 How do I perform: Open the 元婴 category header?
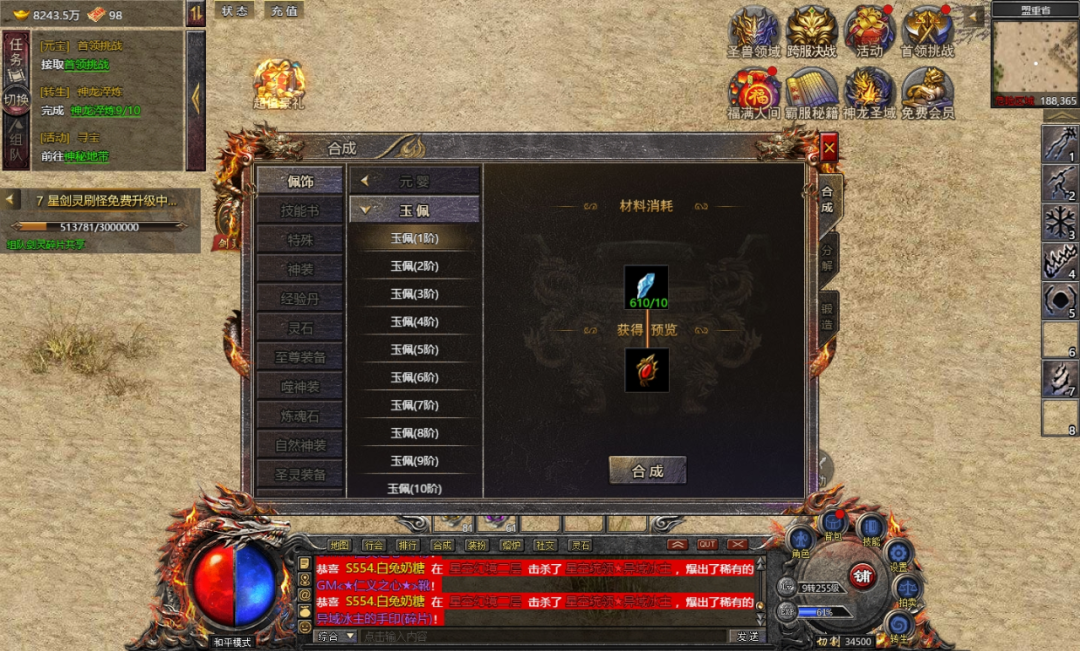(414, 181)
